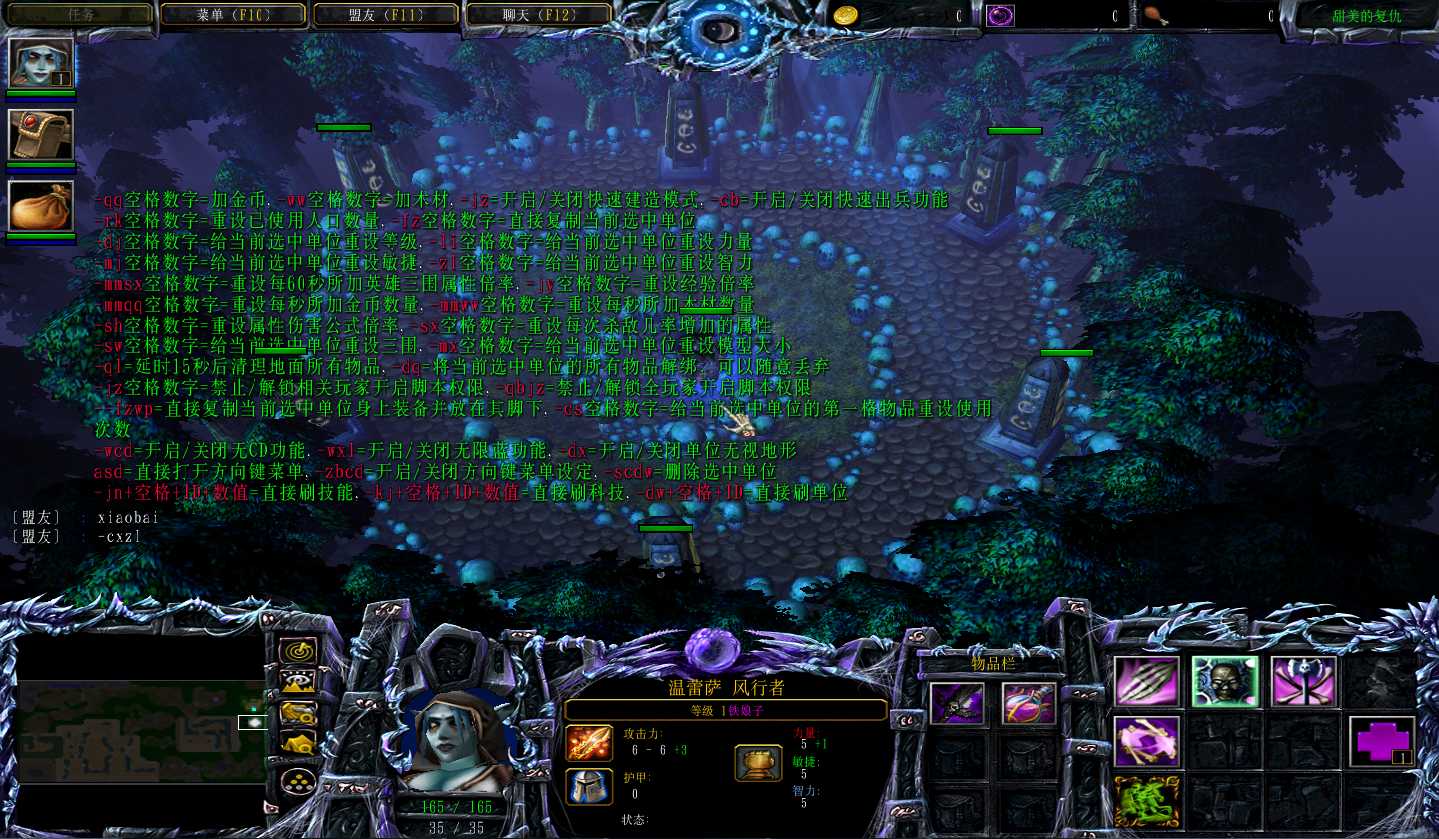Select the brown sack hero icon
Viewport: 1439px width, 839px height.
coord(41,207)
